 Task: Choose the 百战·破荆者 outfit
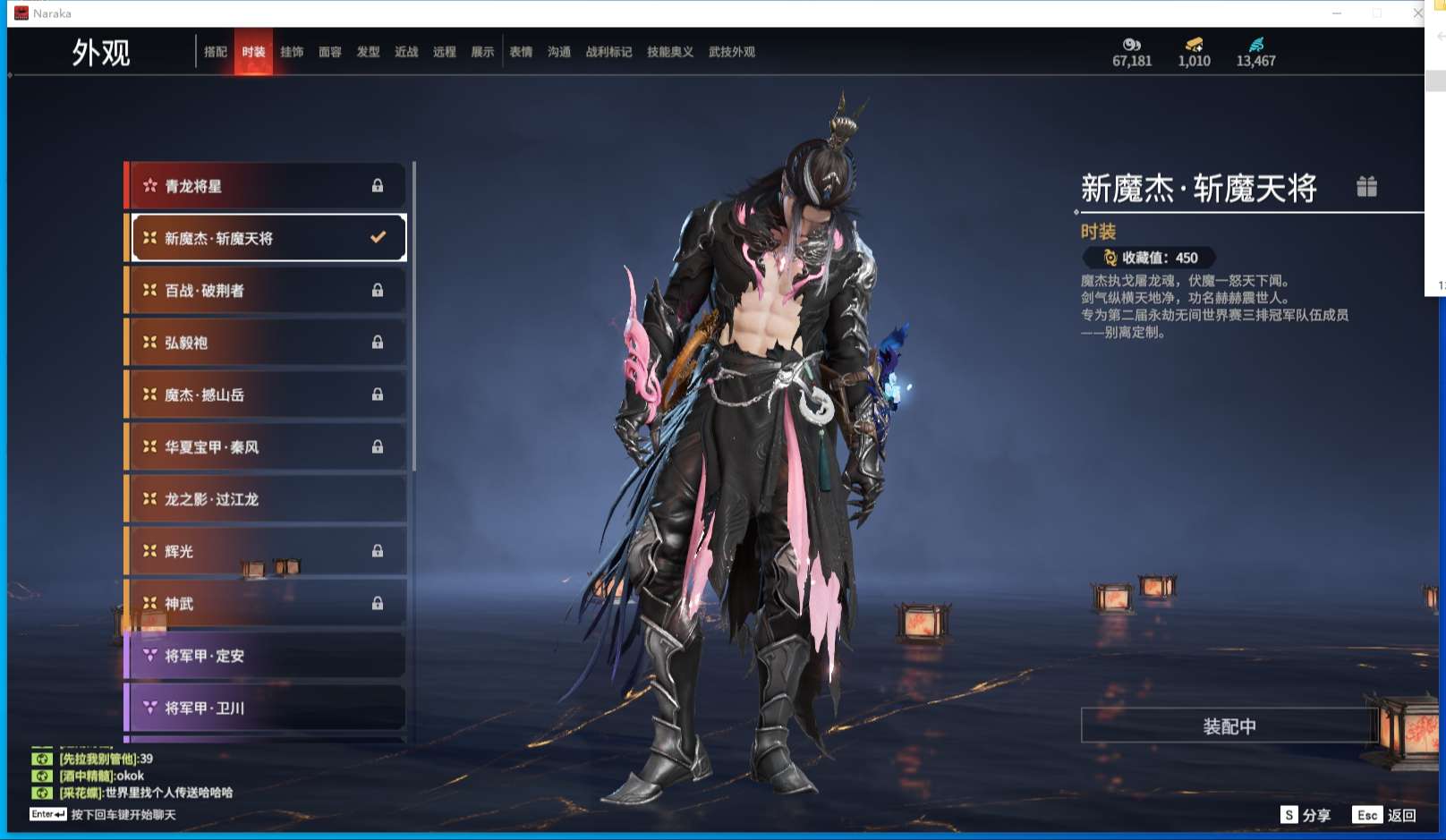[x=266, y=291]
